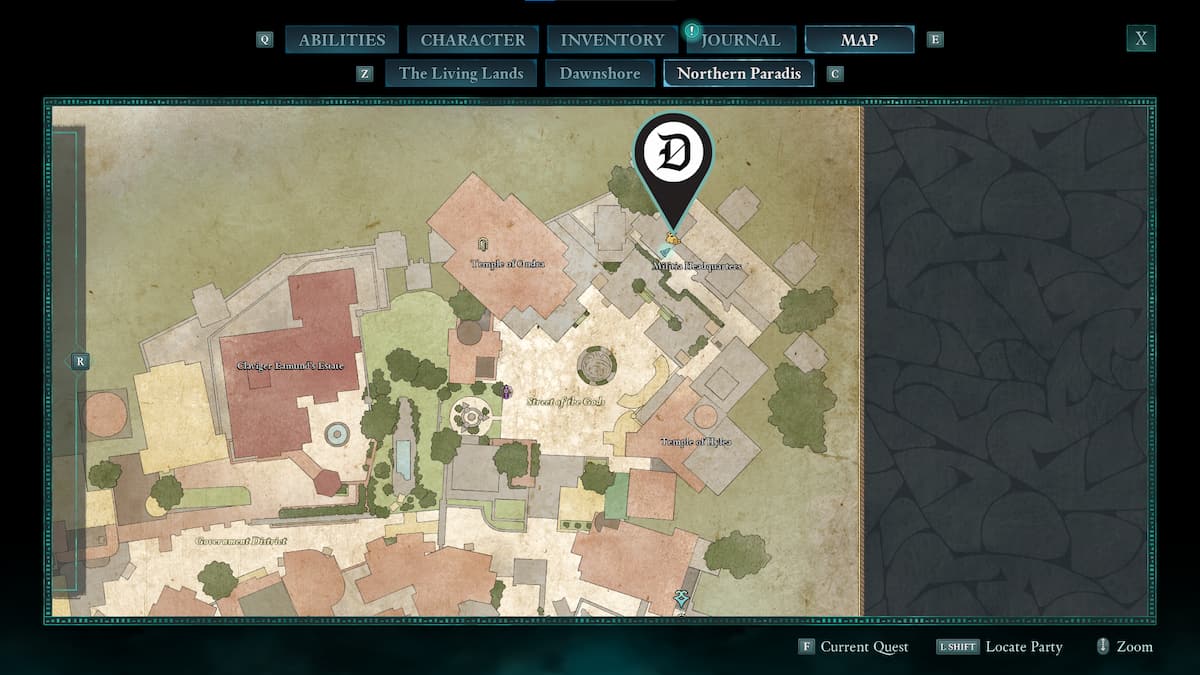Expand the side panel on the map's left edge

point(80,361)
